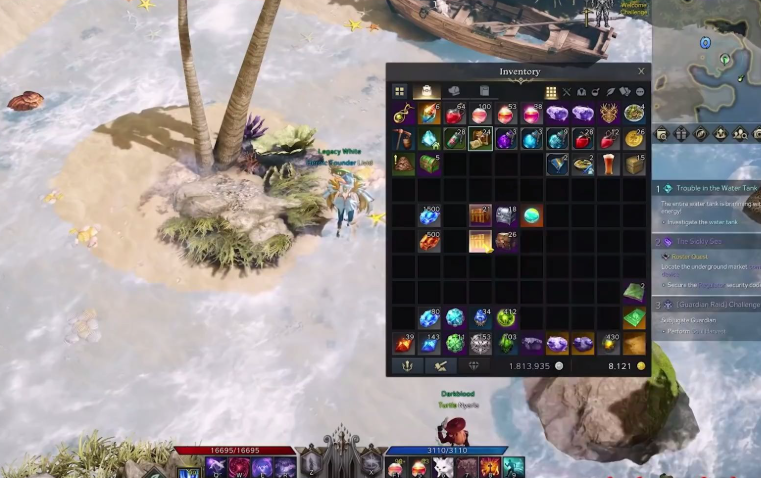Viewport: 761px width, 478px height.
Task: Select the blue crystal stack of 1500
Action: [429, 216]
